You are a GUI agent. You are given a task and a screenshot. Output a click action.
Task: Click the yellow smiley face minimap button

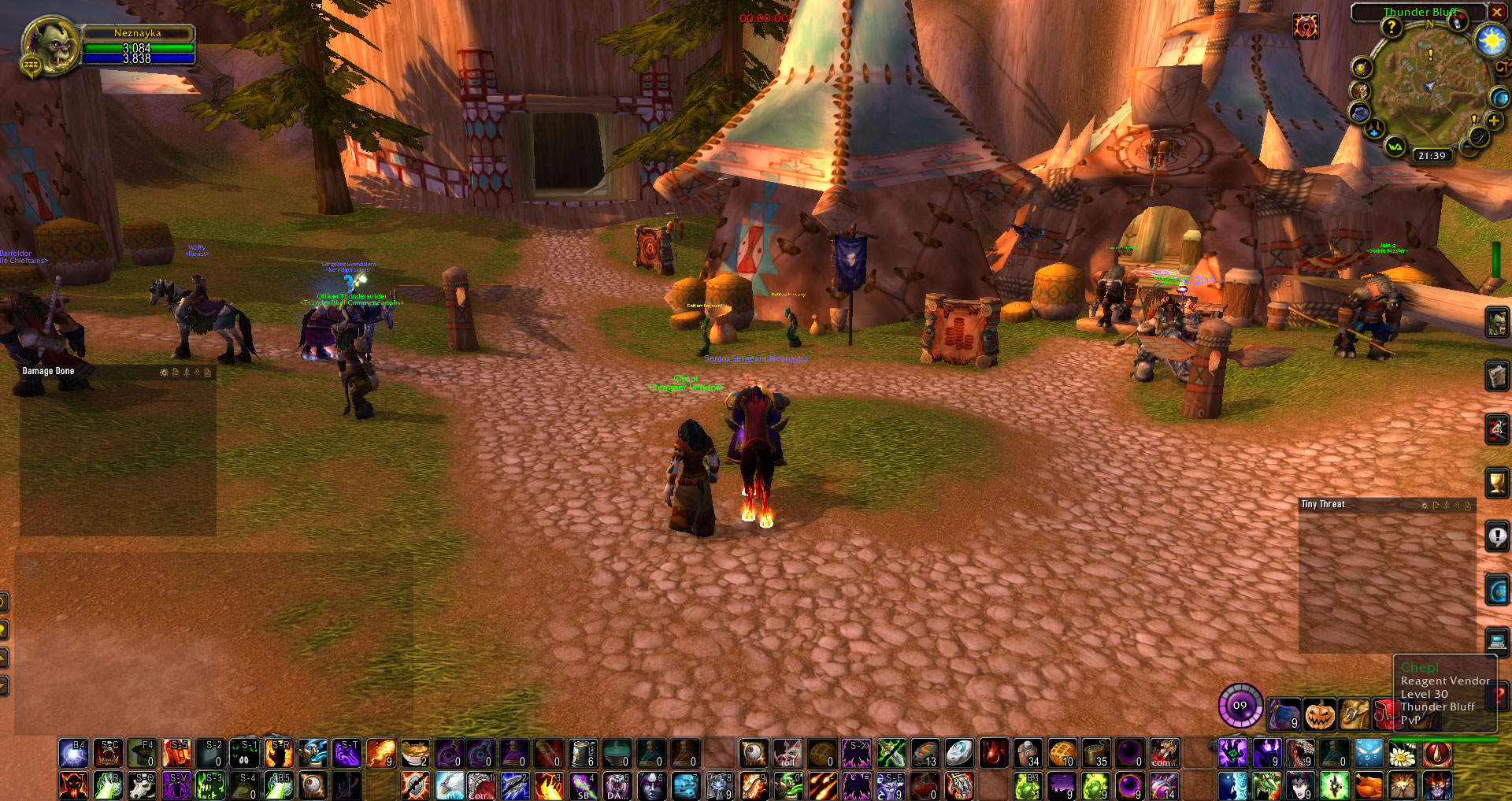point(1362,68)
